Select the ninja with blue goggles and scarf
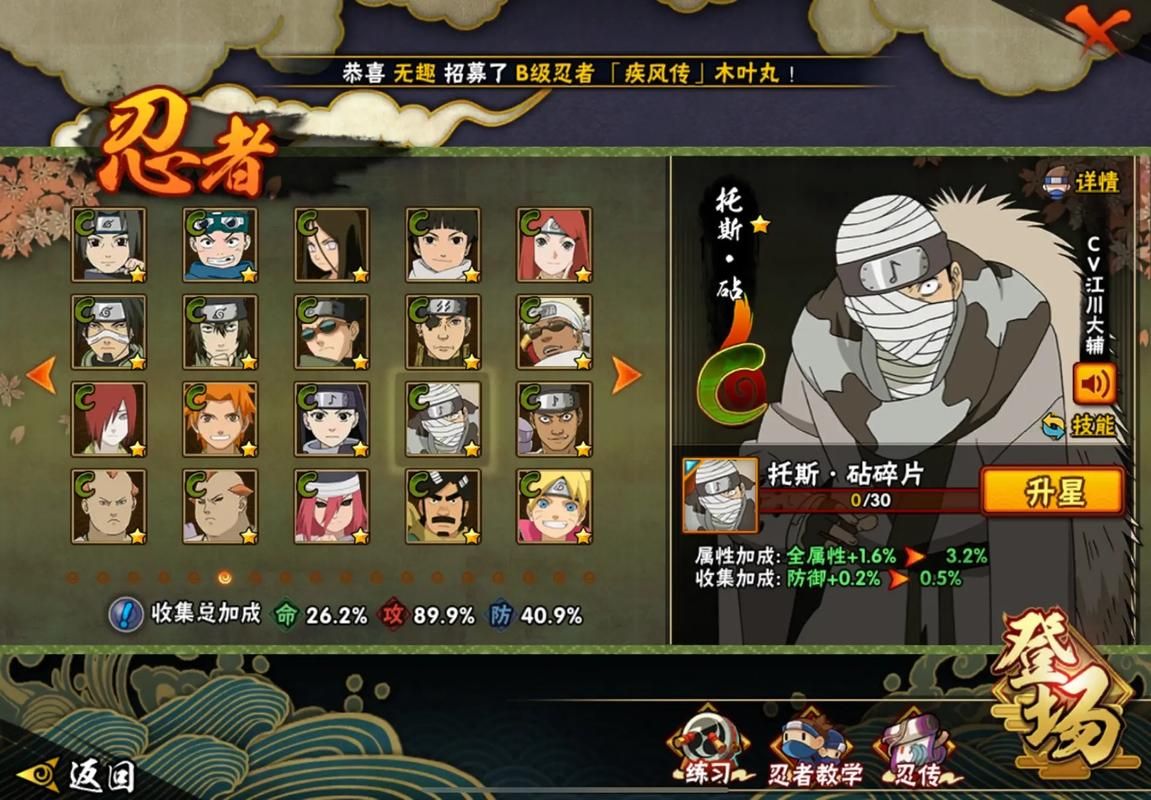Screen dimensions: 1151x800 (220, 245)
